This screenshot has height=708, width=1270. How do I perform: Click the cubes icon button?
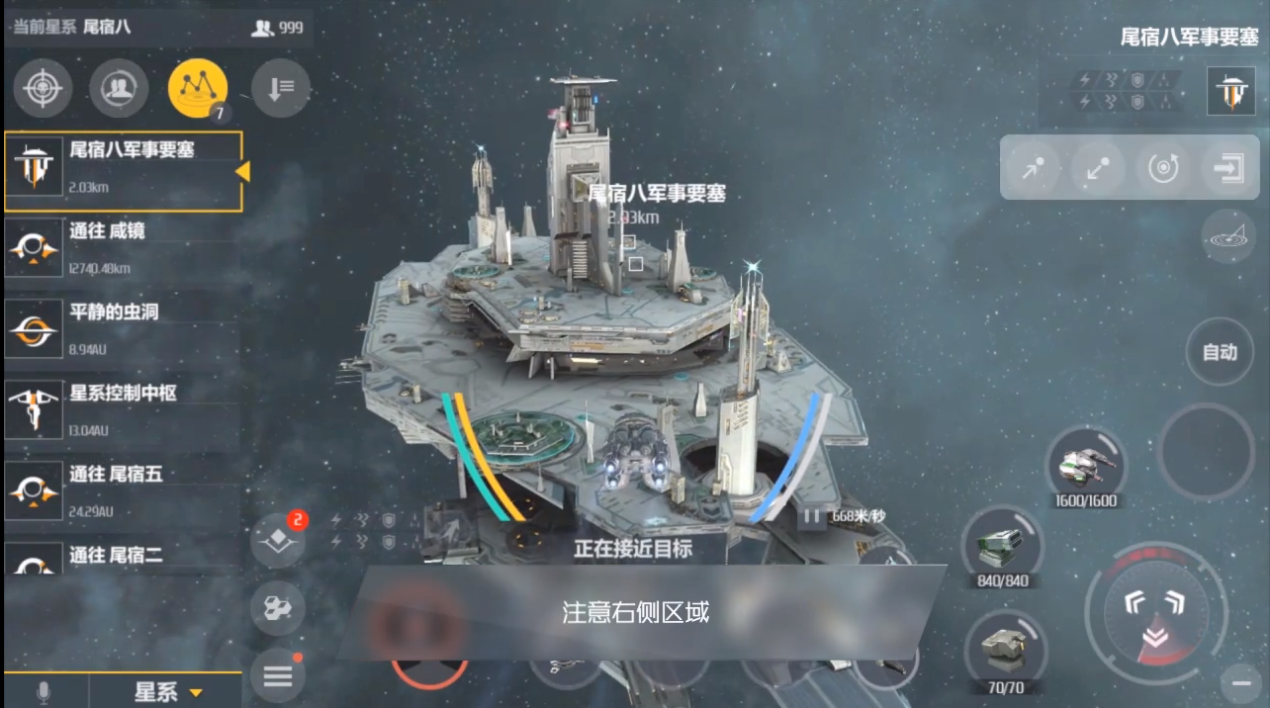pos(277,608)
